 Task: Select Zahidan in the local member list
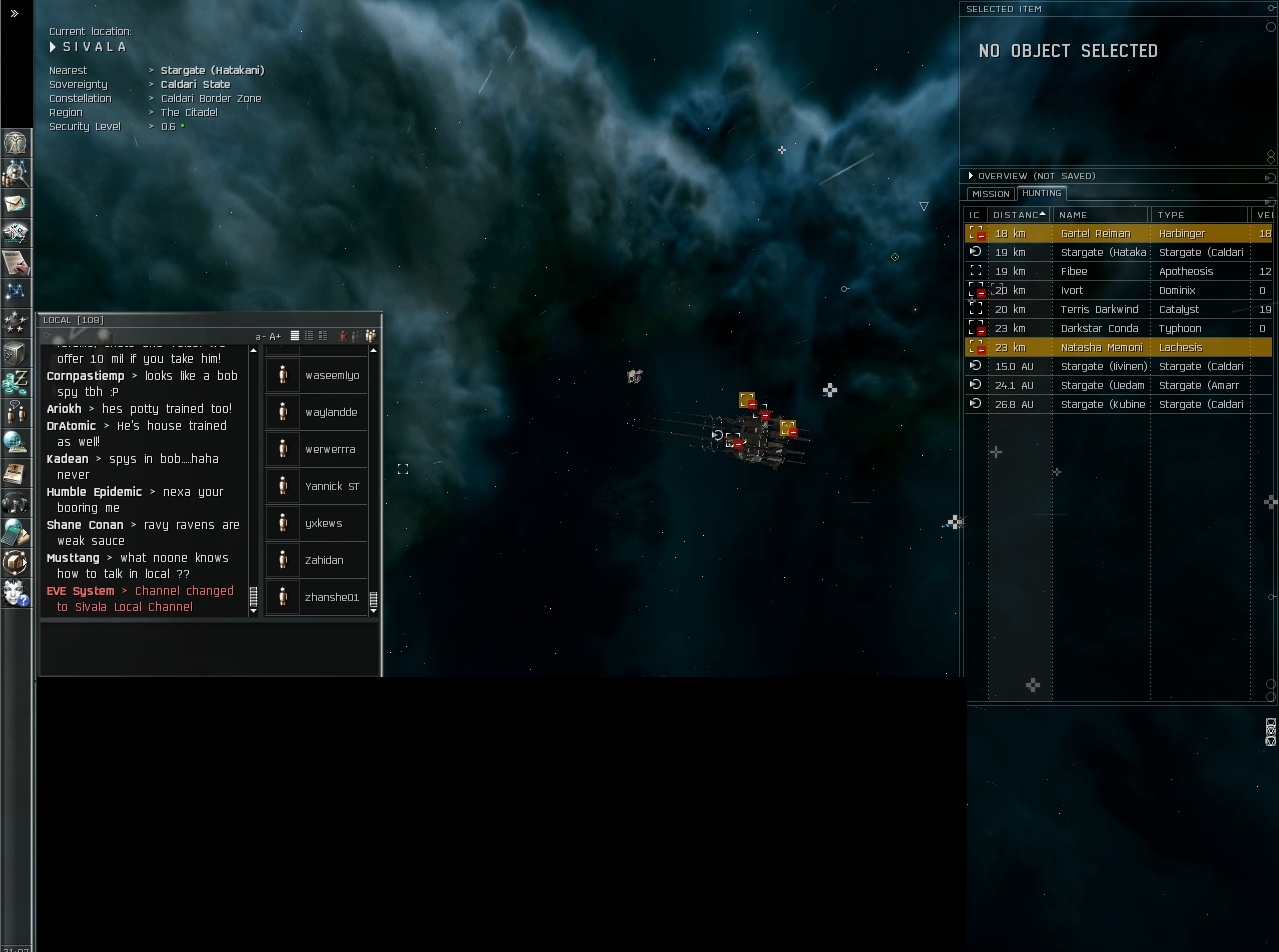[323, 561]
